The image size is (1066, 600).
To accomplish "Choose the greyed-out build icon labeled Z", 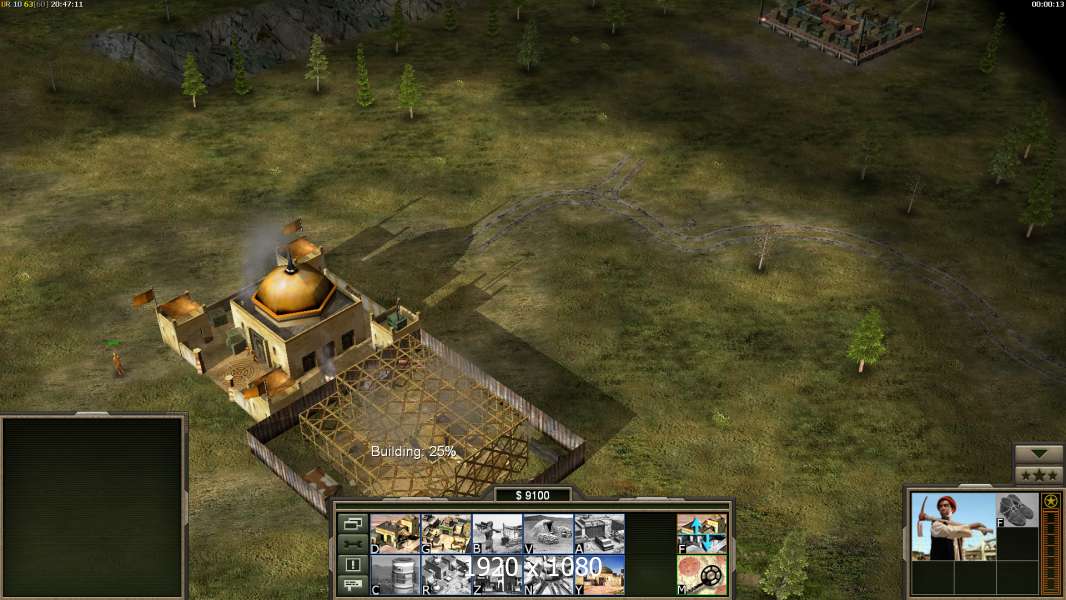I will 497,575.
